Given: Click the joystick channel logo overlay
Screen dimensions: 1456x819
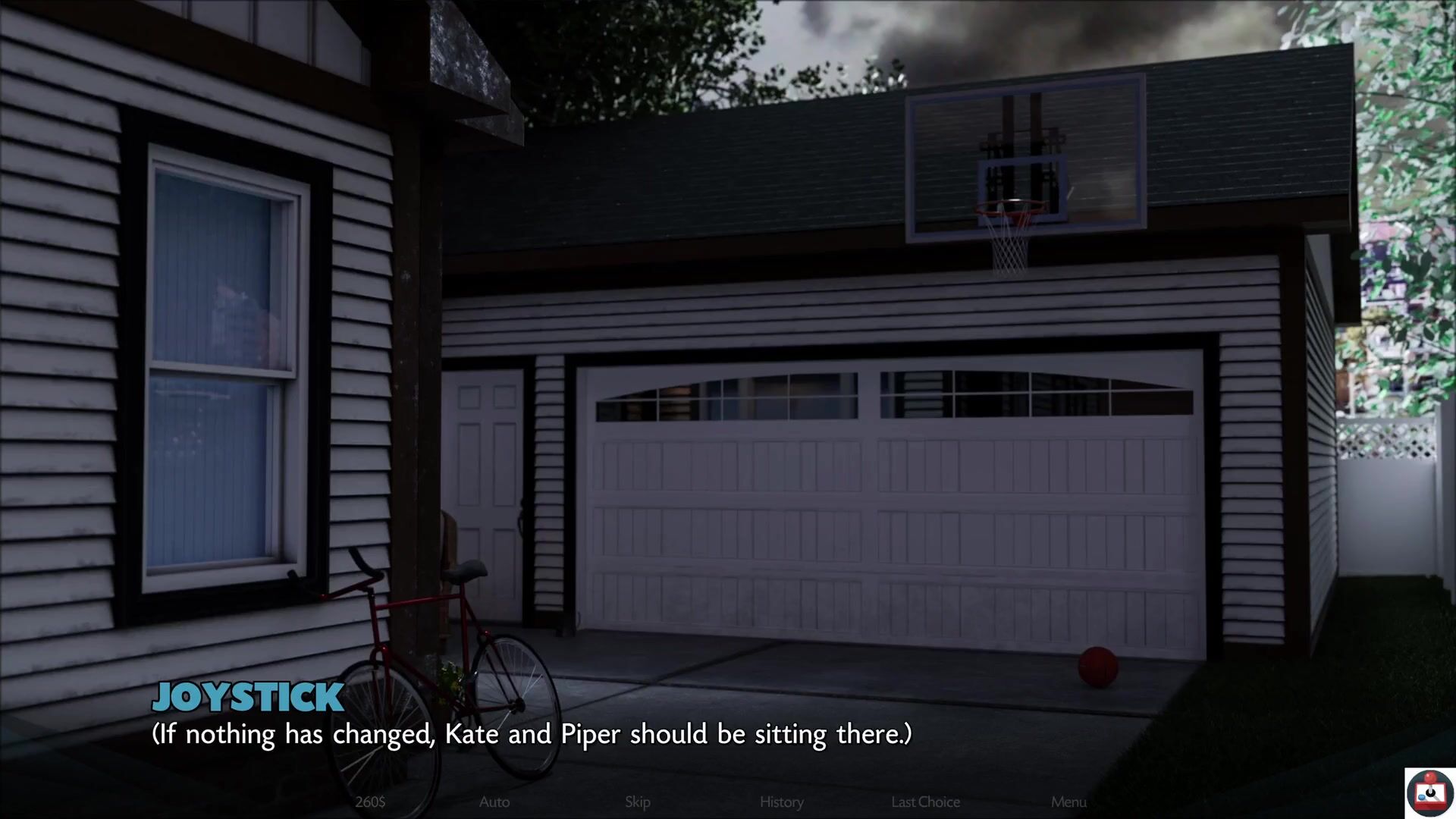Looking at the screenshot, I should [x=1429, y=792].
